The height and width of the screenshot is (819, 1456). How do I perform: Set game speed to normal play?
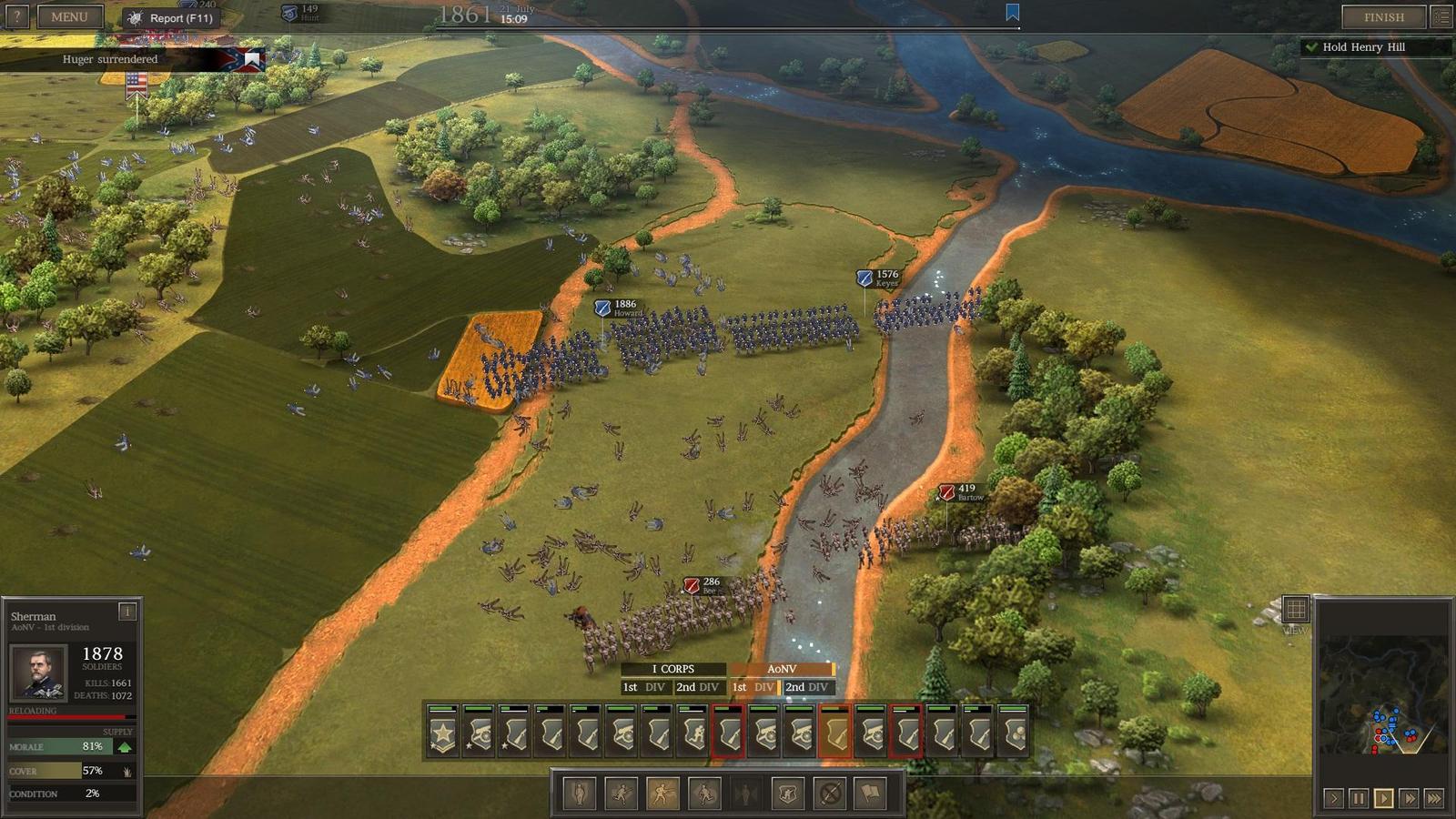pyautogui.click(x=1383, y=798)
